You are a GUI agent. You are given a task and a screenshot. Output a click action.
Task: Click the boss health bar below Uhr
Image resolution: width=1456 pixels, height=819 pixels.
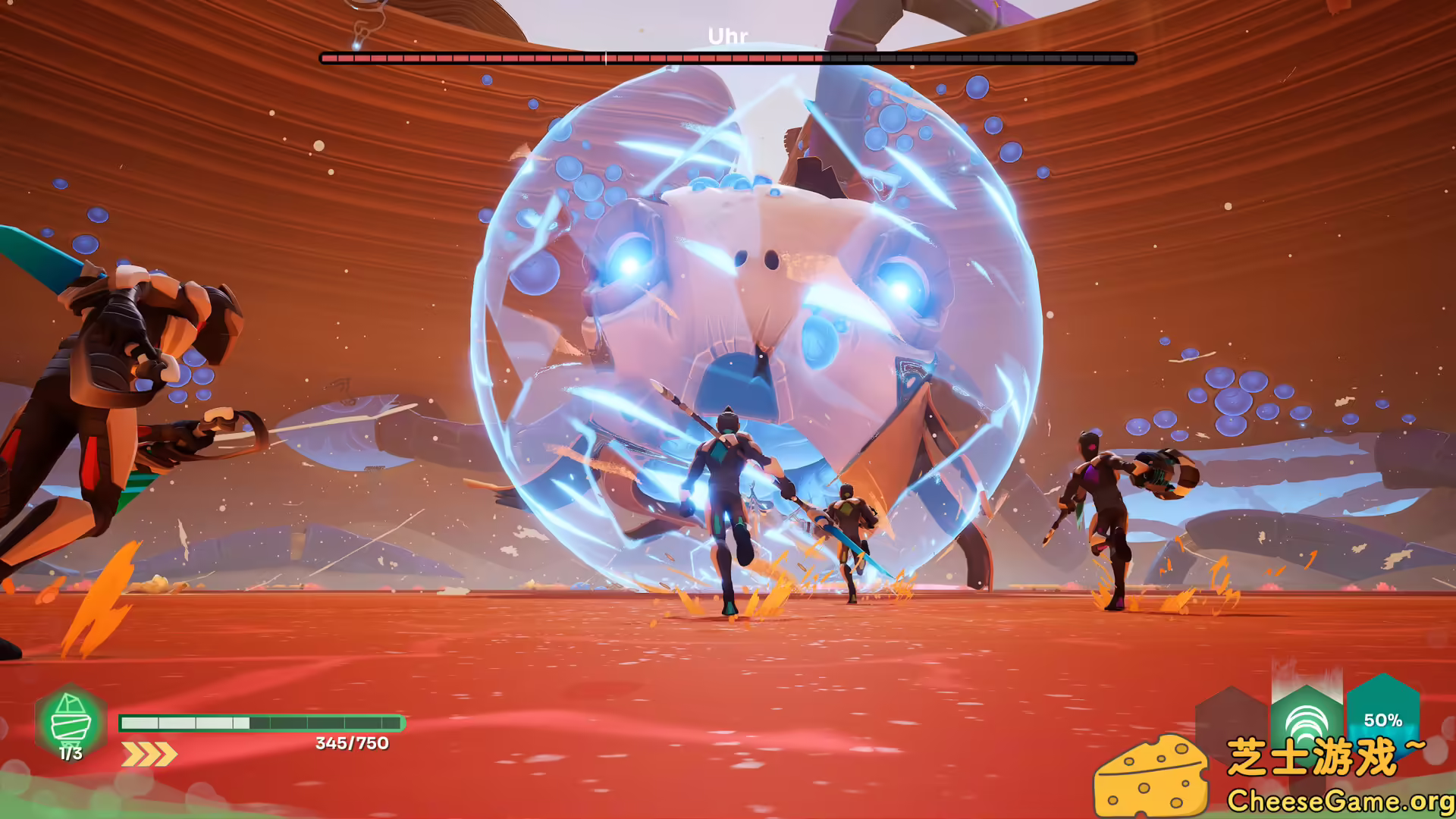tap(726, 55)
